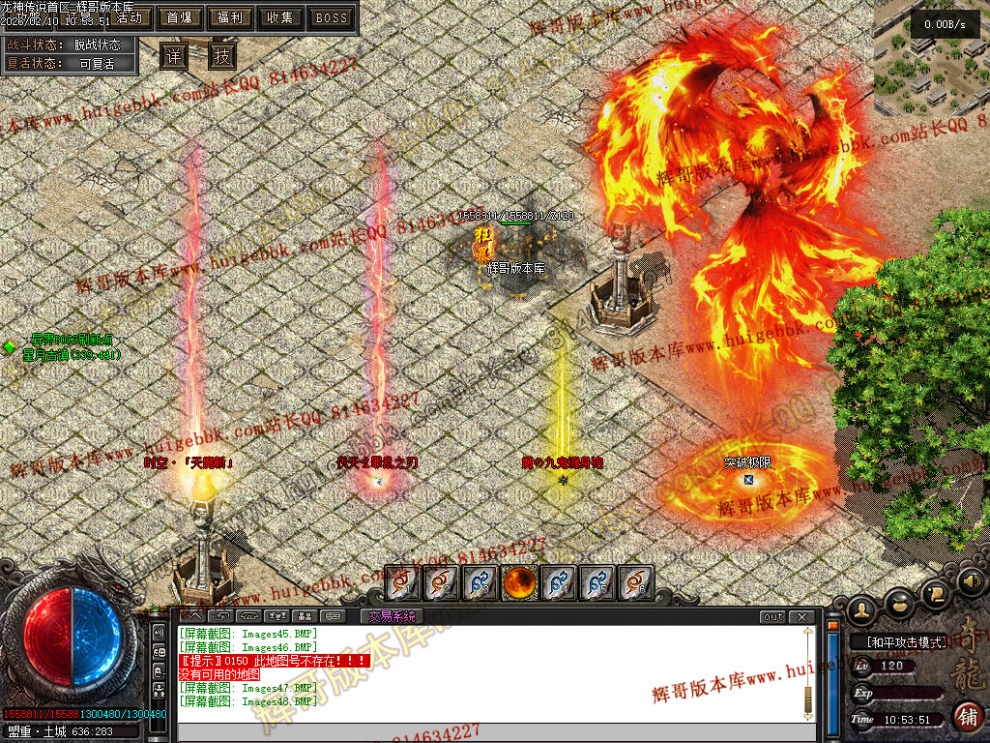Viewport: 990px width, 743px height.
Task: Open the red 铺 shop button
Action: [967, 716]
